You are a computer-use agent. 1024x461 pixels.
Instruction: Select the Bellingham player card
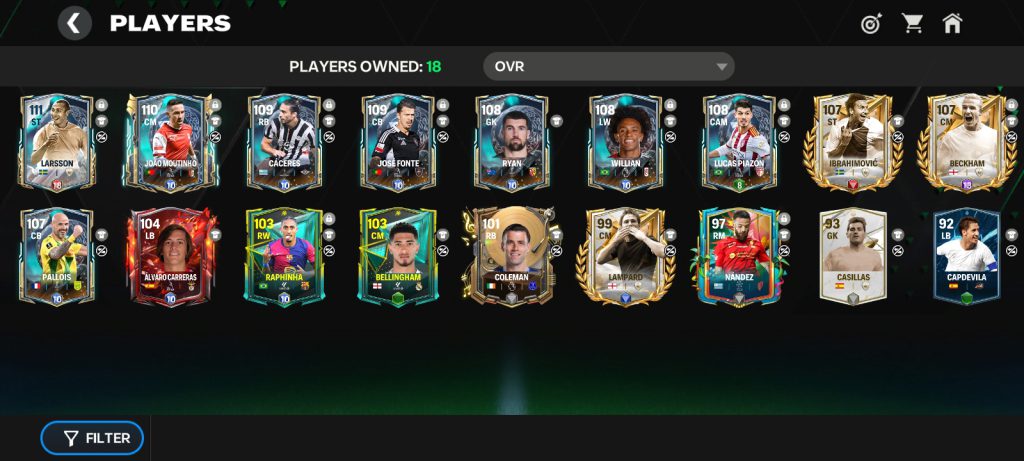click(398, 256)
